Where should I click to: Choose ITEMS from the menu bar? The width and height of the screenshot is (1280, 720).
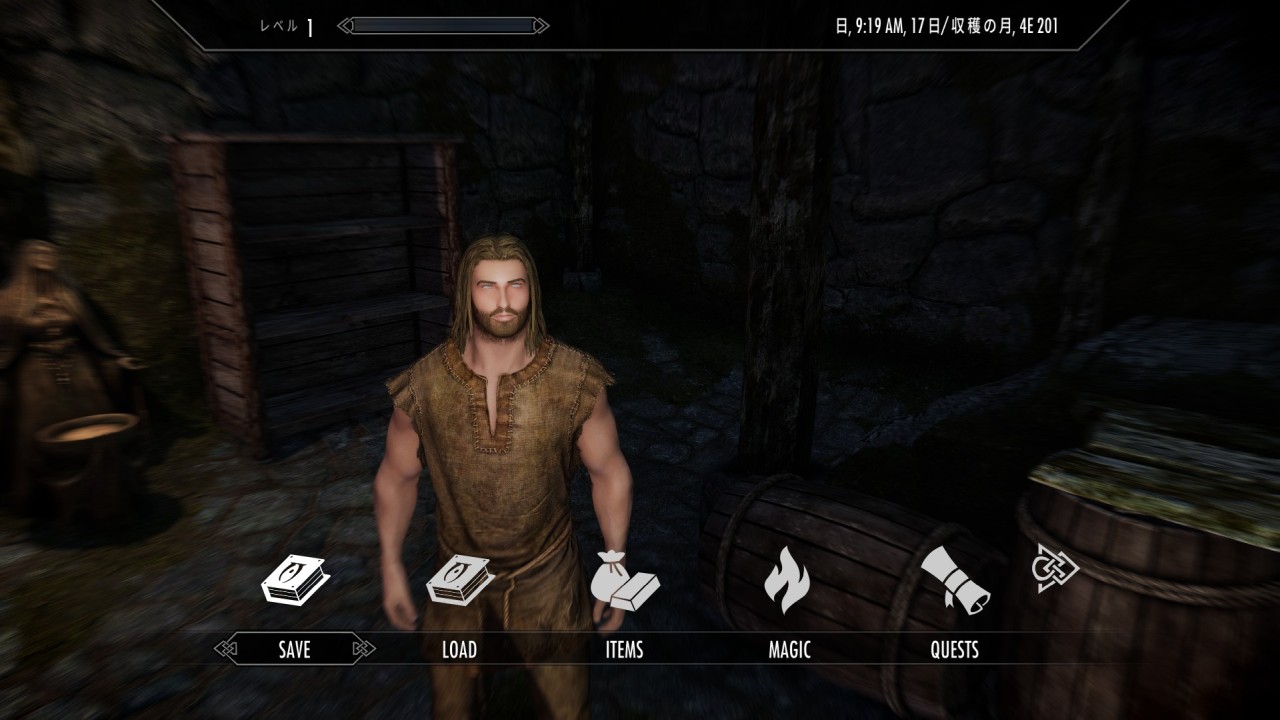click(624, 650)
